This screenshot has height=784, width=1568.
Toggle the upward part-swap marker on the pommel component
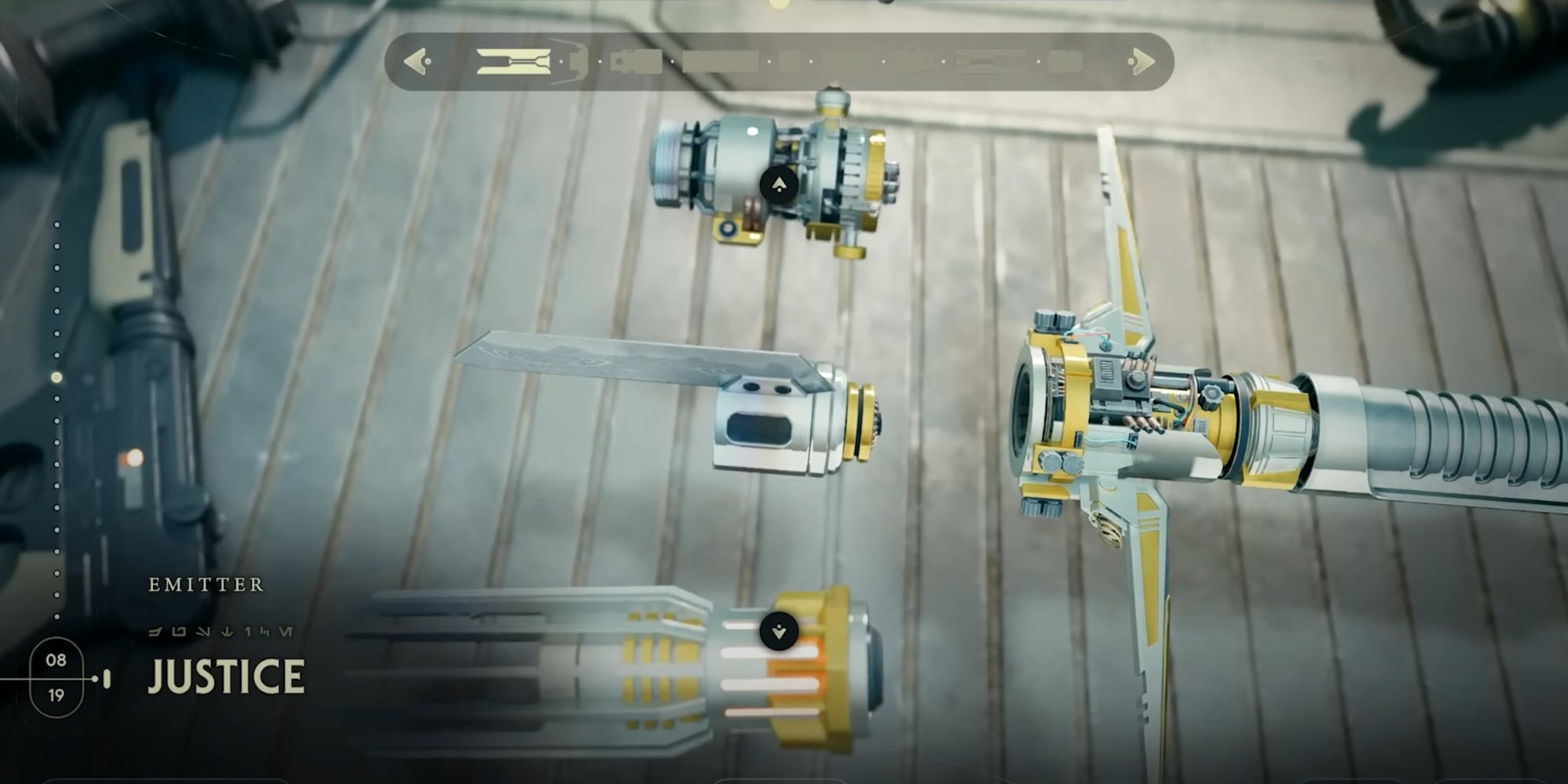[x=777, y=184]
